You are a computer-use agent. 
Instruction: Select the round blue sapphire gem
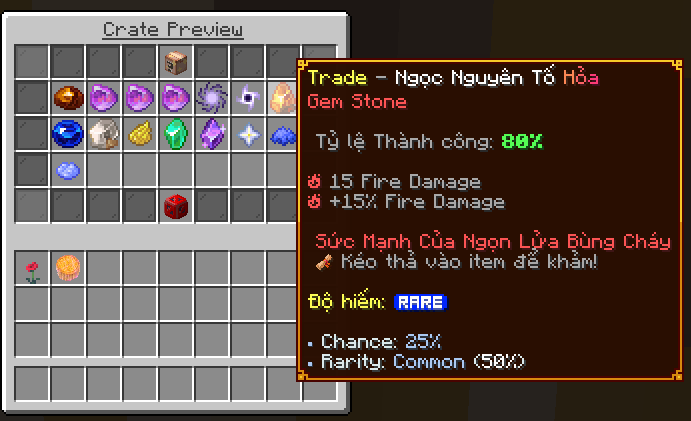tap(68, 134)
